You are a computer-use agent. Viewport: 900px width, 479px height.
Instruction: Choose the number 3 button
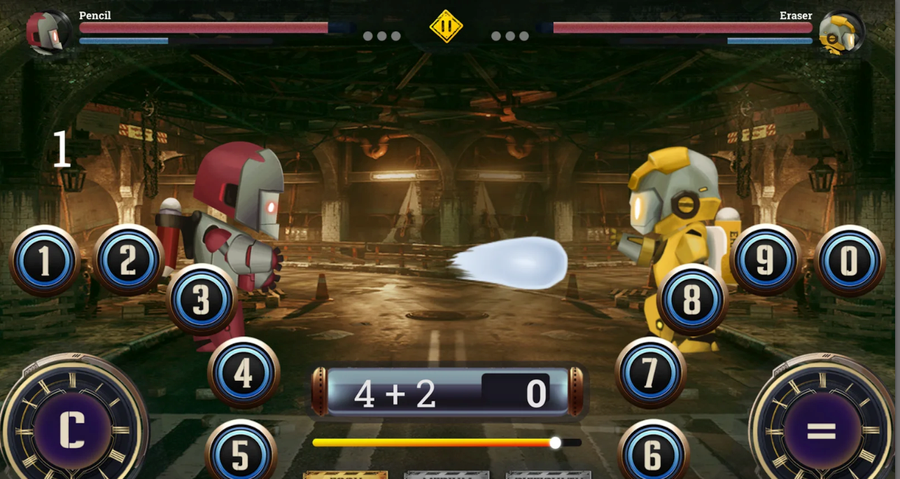pyautogui.click(x=202, y=299)
